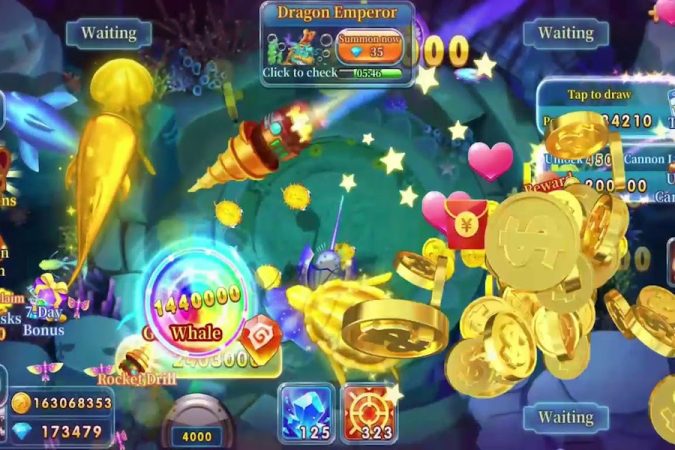Viewport: 675px width, 450px height.
Task: Select the 4000 cannon bet display
Action: coord(196,436)
